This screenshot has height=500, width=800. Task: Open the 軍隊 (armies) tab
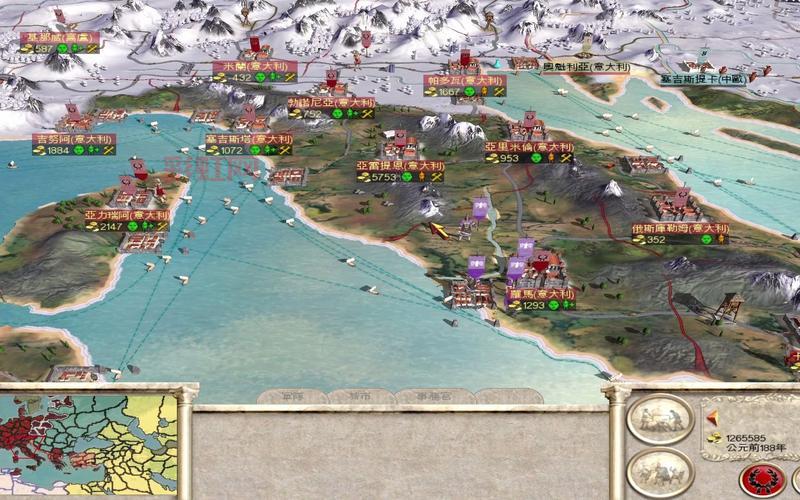293,397
